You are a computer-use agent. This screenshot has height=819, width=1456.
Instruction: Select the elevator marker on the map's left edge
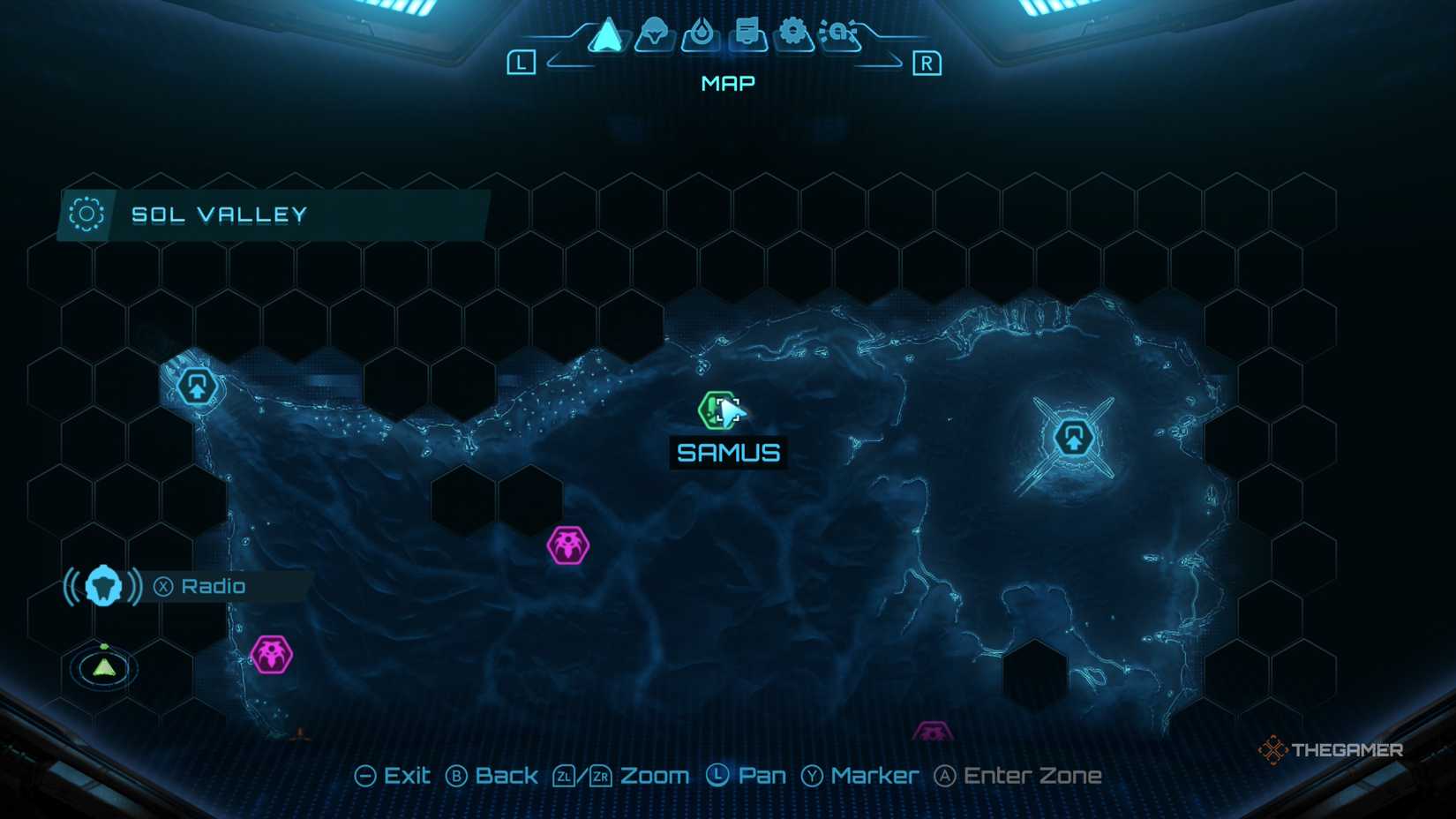click(196, 386)
